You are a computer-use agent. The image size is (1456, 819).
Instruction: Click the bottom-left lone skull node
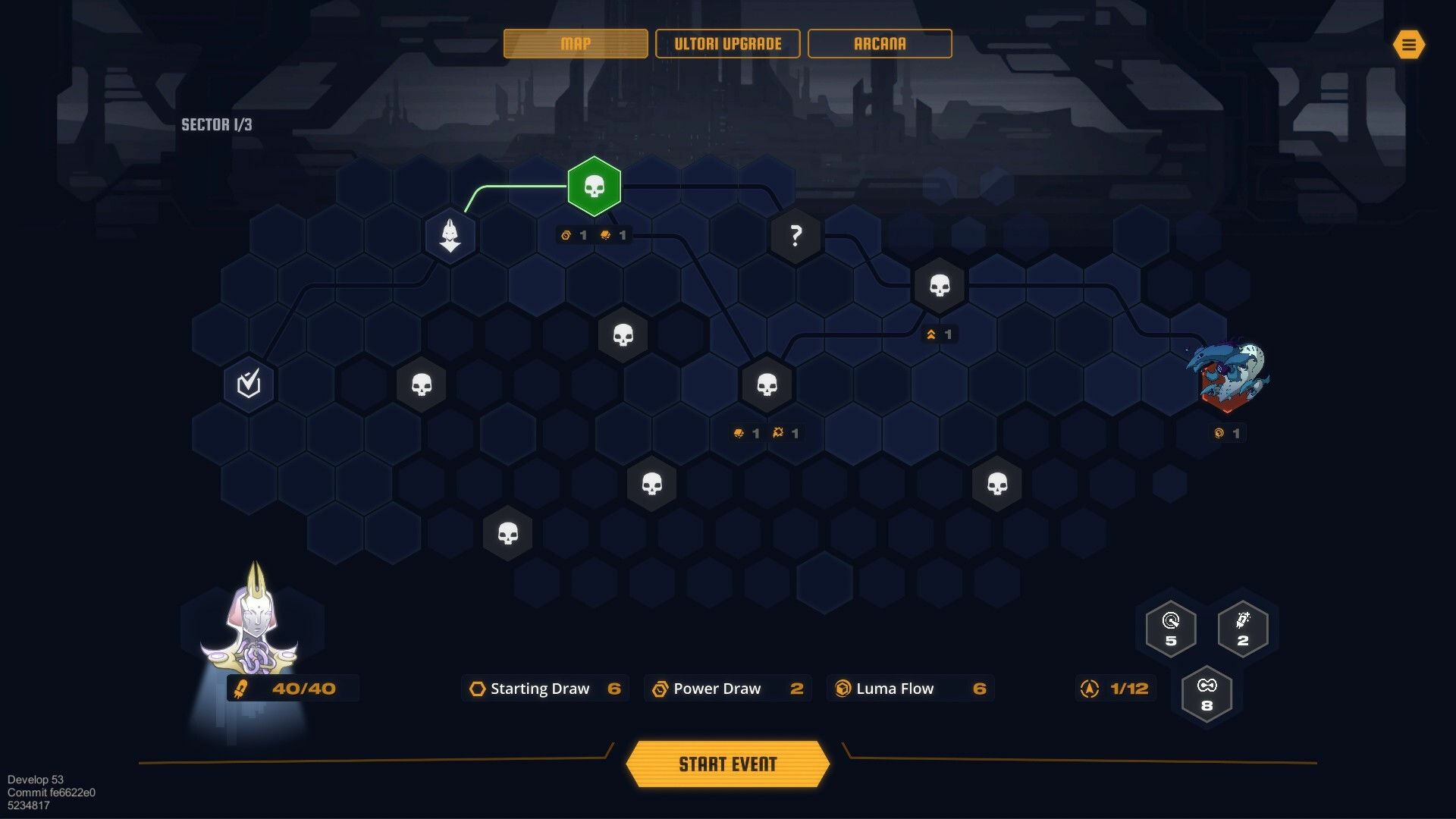[x=507, y=533]
